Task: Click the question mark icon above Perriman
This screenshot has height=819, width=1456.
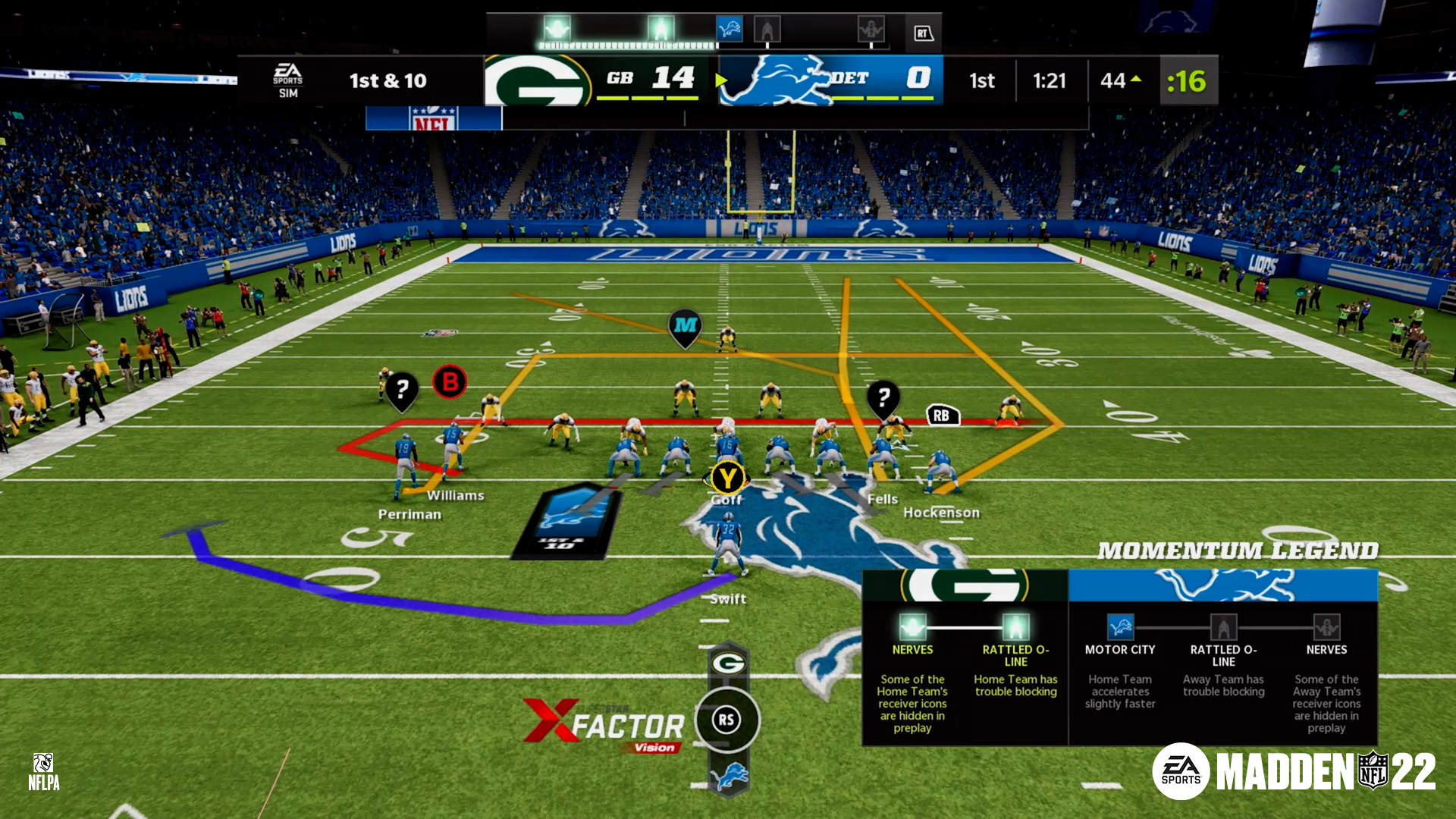Action: coord(402,390)
